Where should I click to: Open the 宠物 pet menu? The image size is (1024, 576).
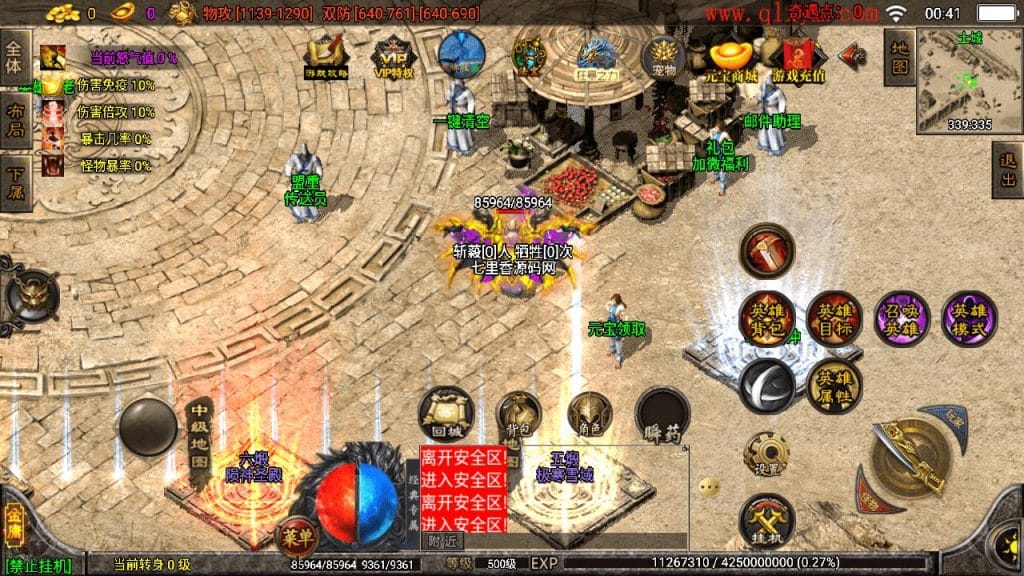tap(664, 56)
